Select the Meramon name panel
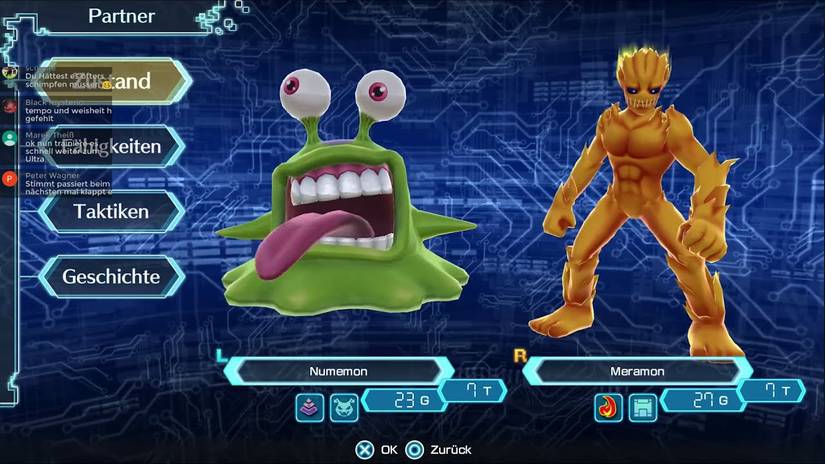825x464 pixels. tap(638, 371)
